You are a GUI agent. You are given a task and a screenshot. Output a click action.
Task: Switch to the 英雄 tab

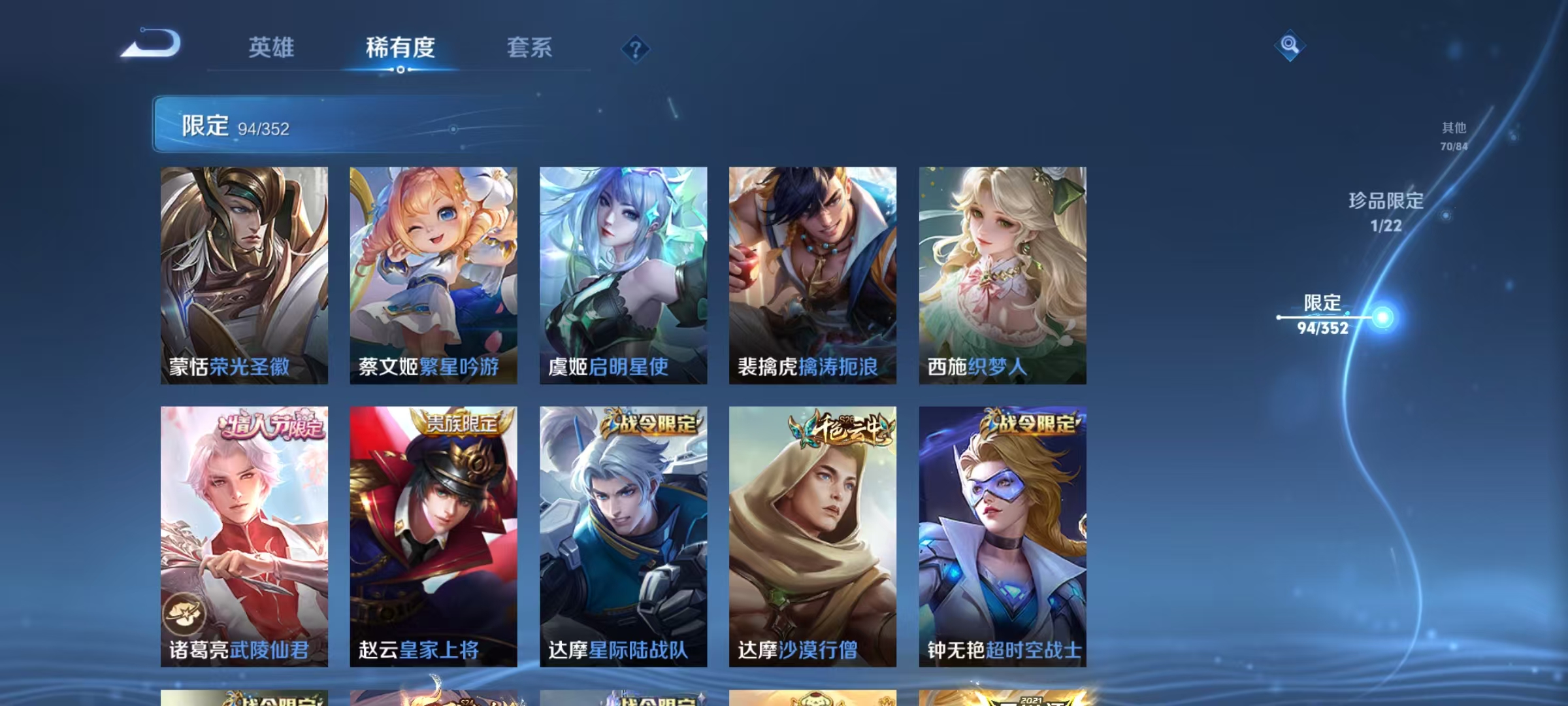[272, 48]
